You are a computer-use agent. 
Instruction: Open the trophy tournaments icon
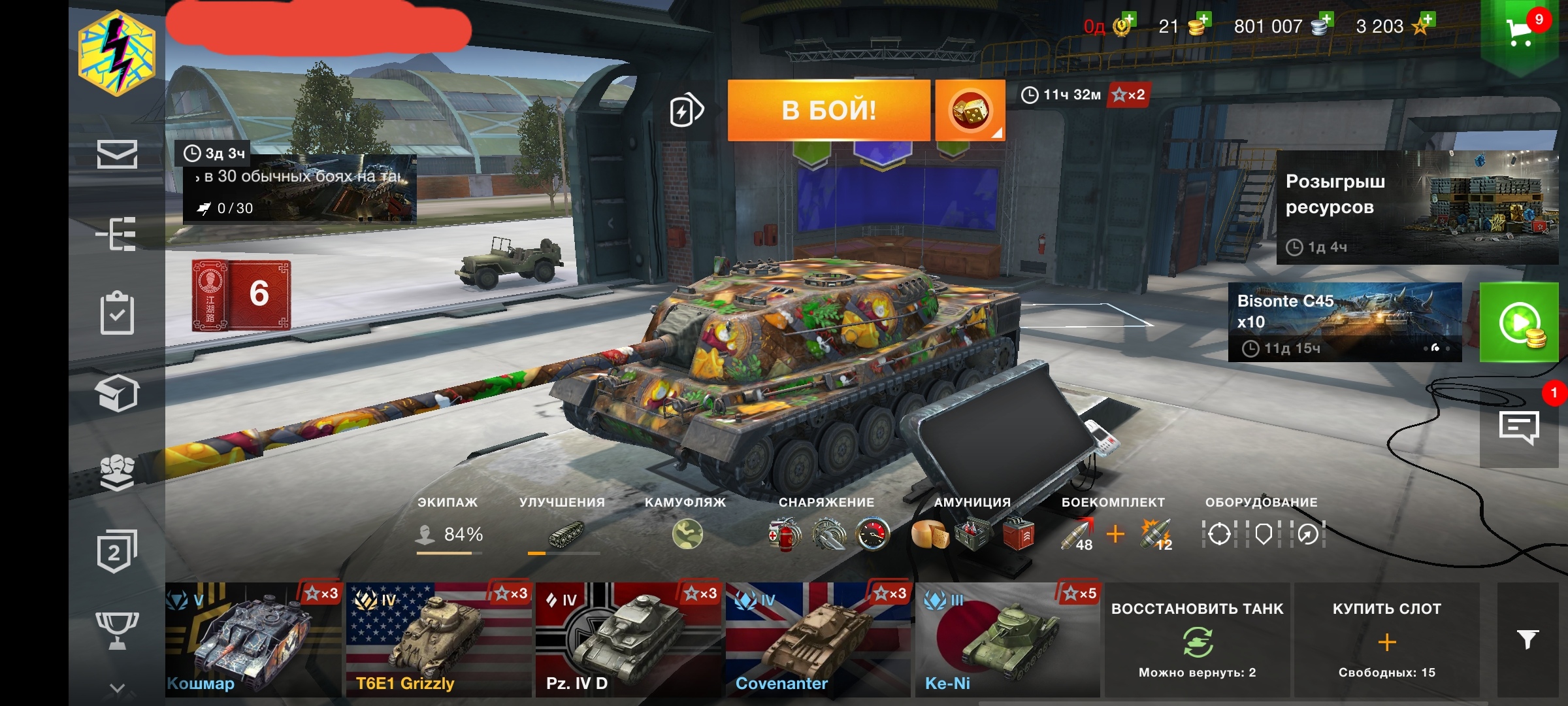117,630
